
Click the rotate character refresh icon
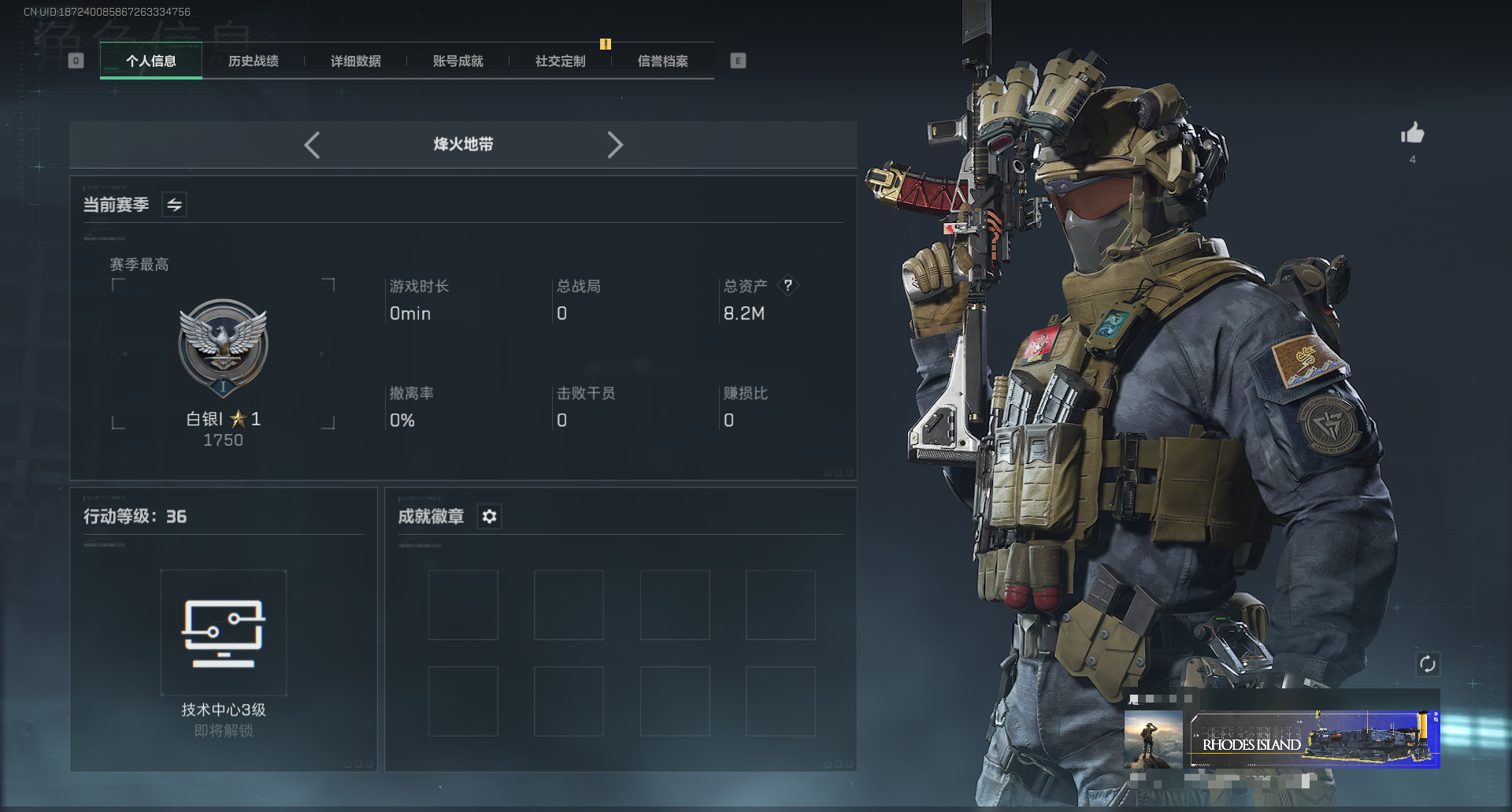[1427, 664]
